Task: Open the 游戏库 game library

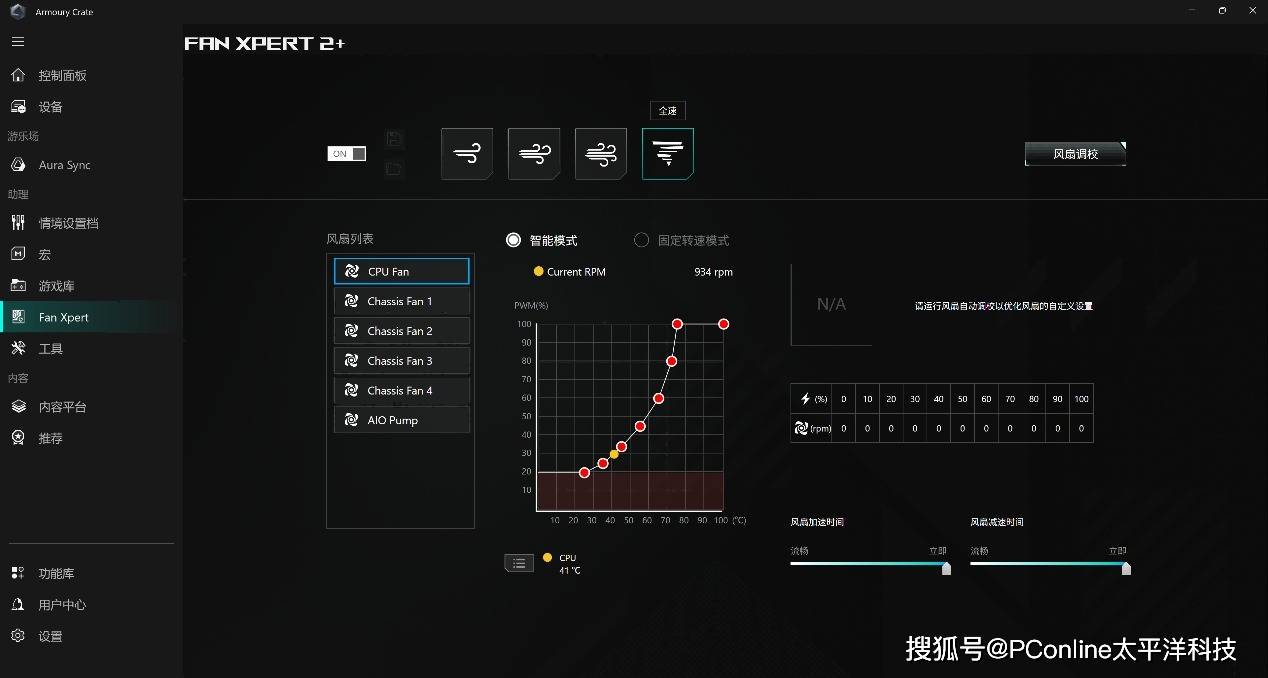Action: tap(56, 286)
